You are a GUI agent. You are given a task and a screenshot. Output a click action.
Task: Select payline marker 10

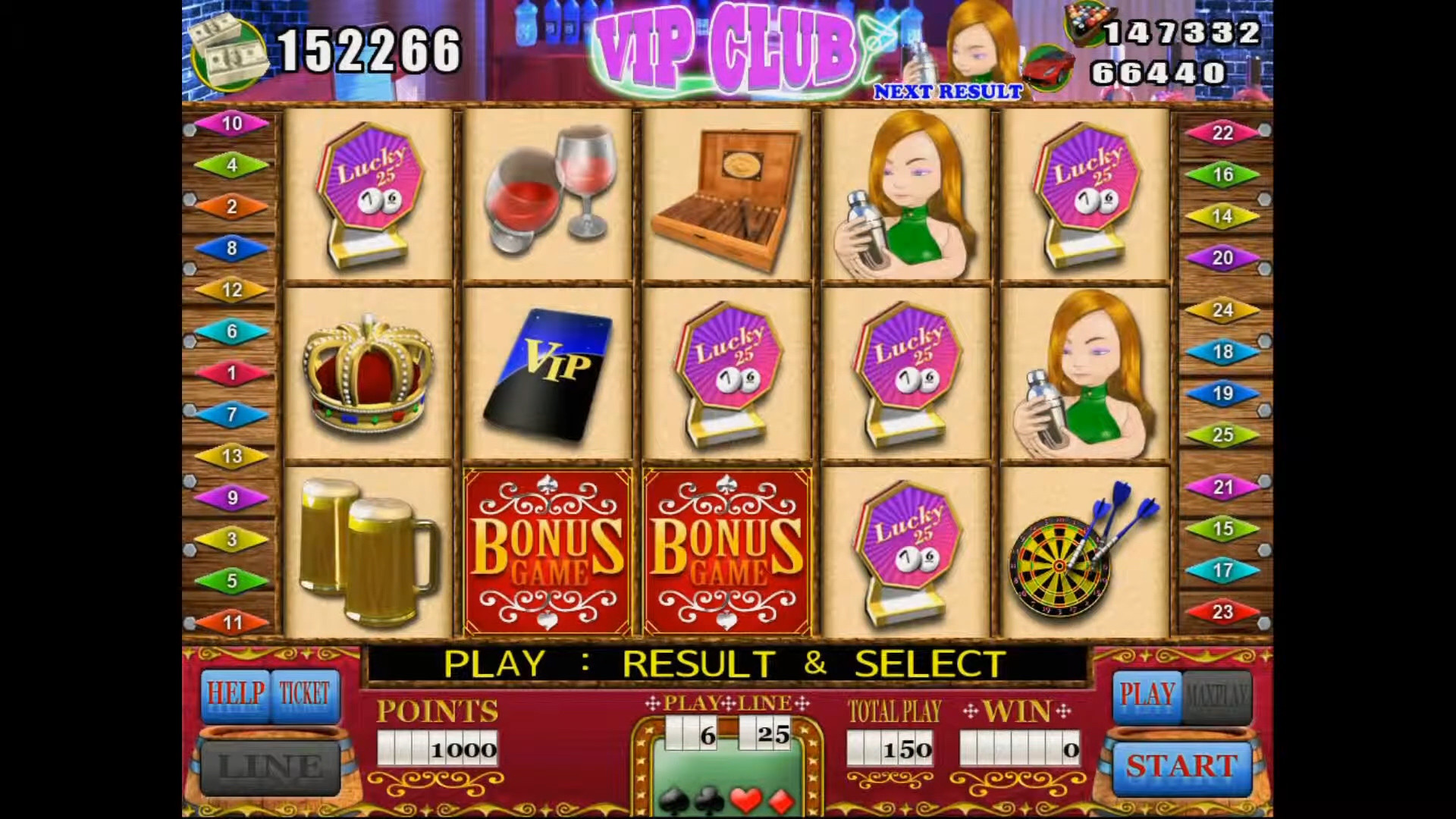point(232,124)
